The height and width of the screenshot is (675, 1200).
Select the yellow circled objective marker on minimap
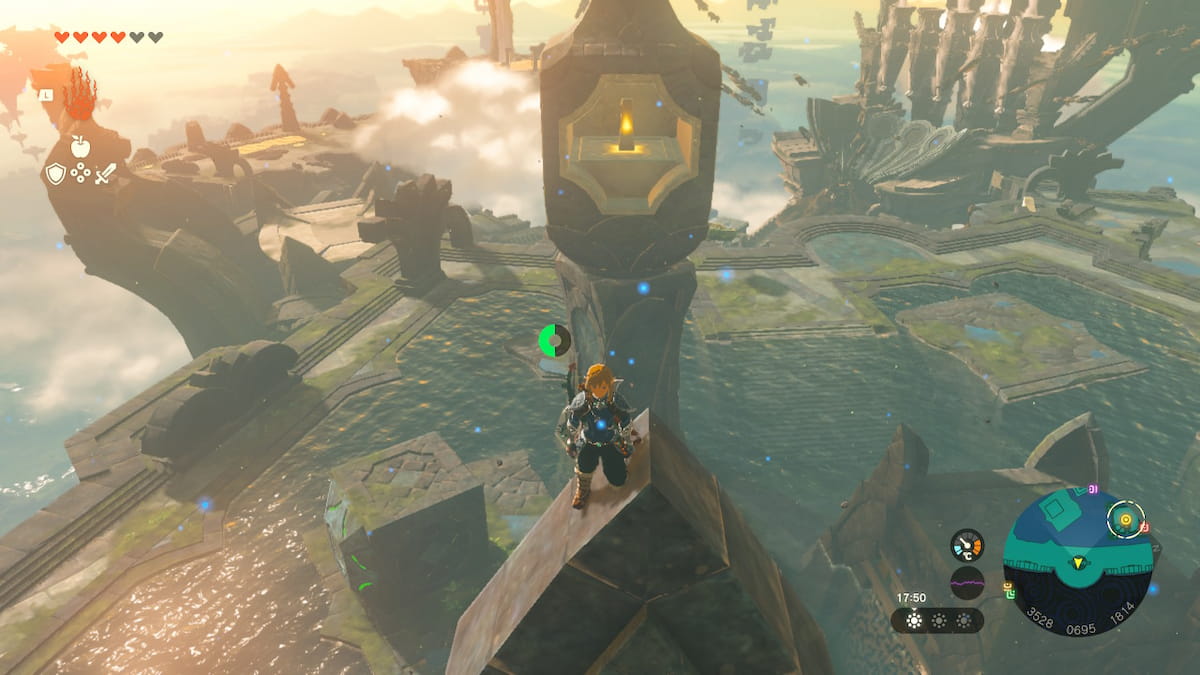(x=1126, y=518)
